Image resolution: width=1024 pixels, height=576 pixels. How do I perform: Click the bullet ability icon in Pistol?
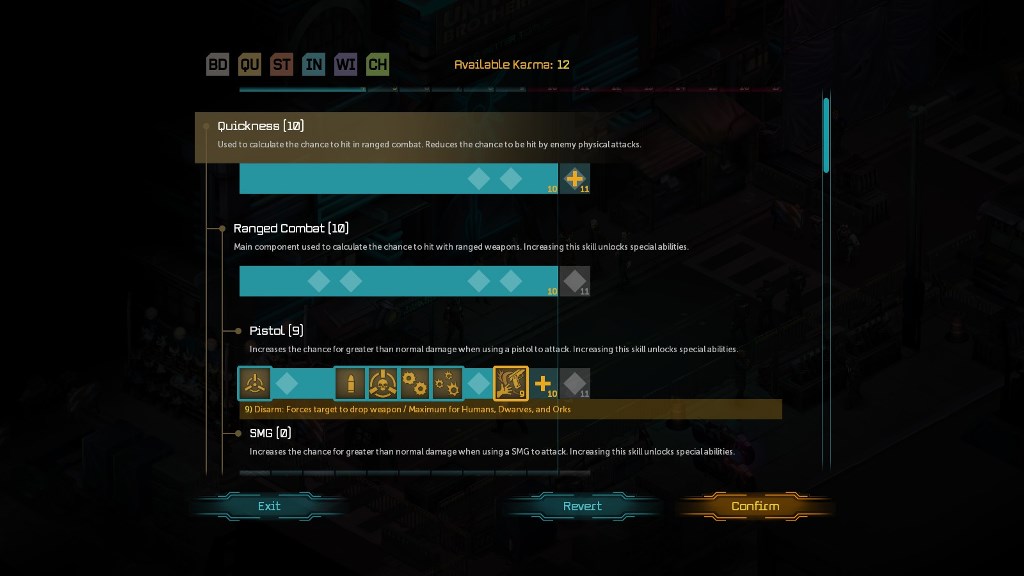350,383
